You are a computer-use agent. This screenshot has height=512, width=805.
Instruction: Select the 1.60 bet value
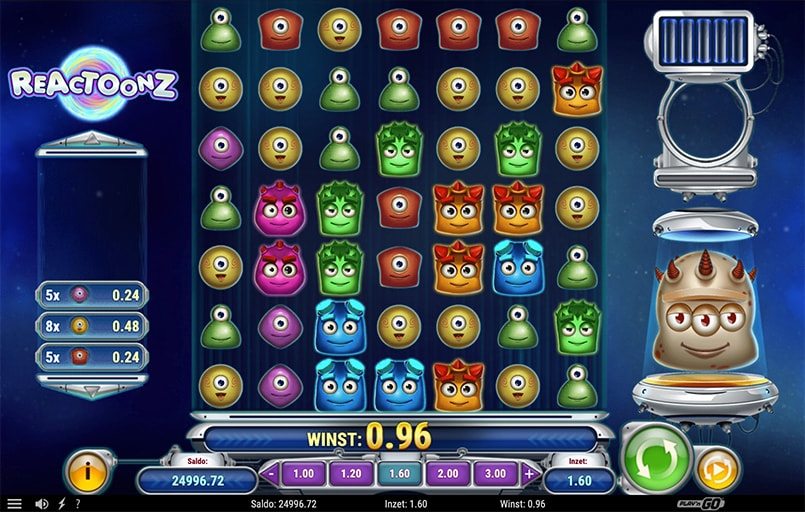(x=398, y=473)
